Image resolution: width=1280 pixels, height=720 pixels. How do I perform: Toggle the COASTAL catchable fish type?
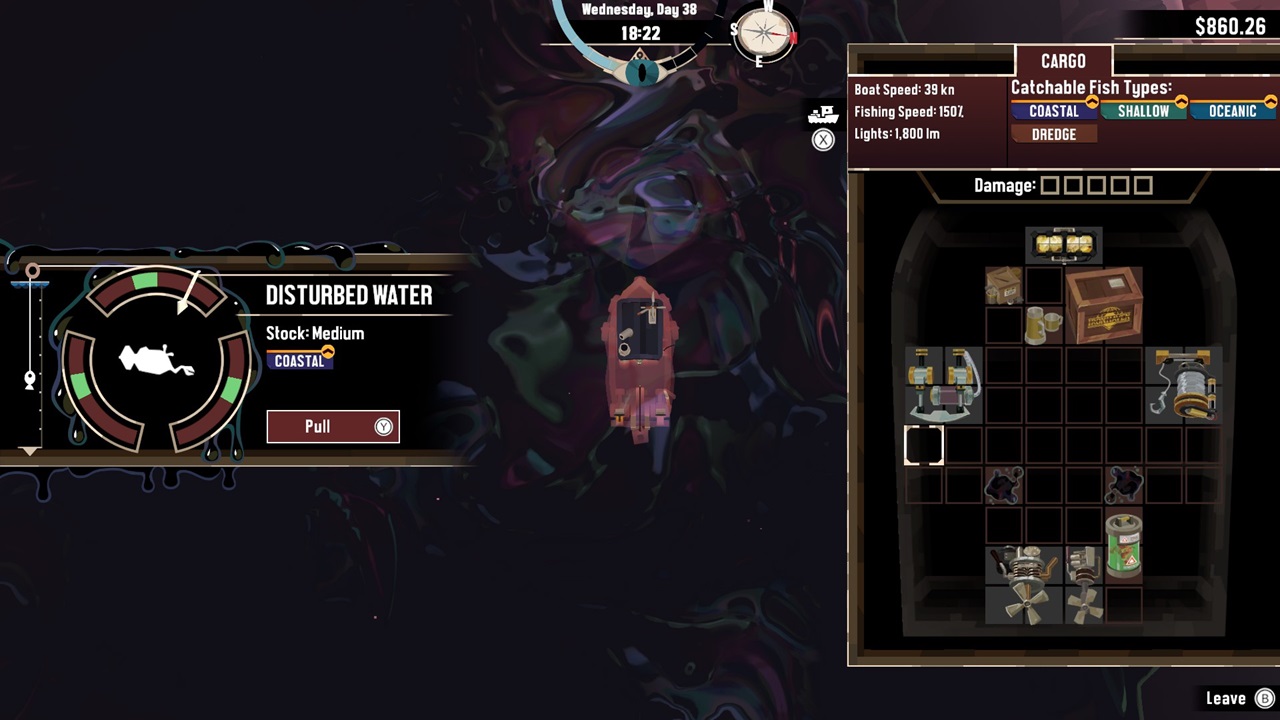tap(1052, 111)
